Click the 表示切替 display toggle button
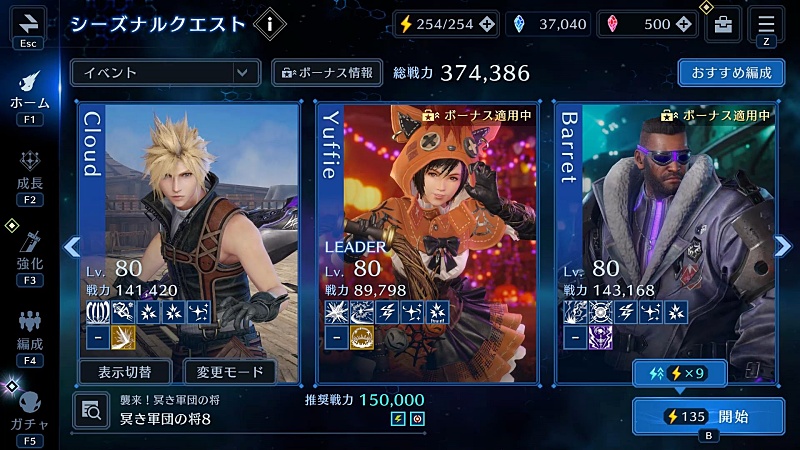Screen dimensions: 800x450 click(124, 372)
